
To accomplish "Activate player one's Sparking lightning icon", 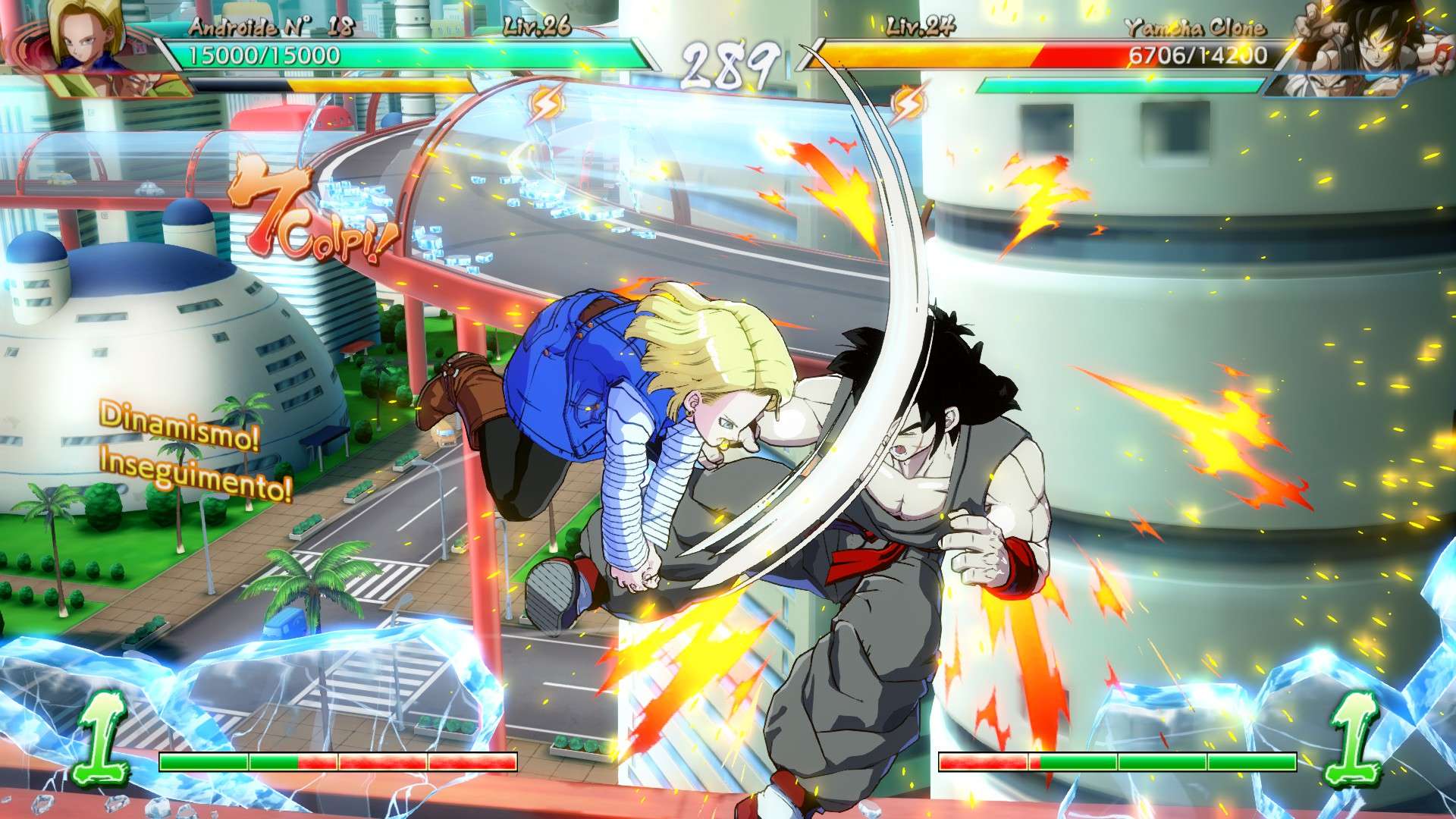I will point(544,105).
